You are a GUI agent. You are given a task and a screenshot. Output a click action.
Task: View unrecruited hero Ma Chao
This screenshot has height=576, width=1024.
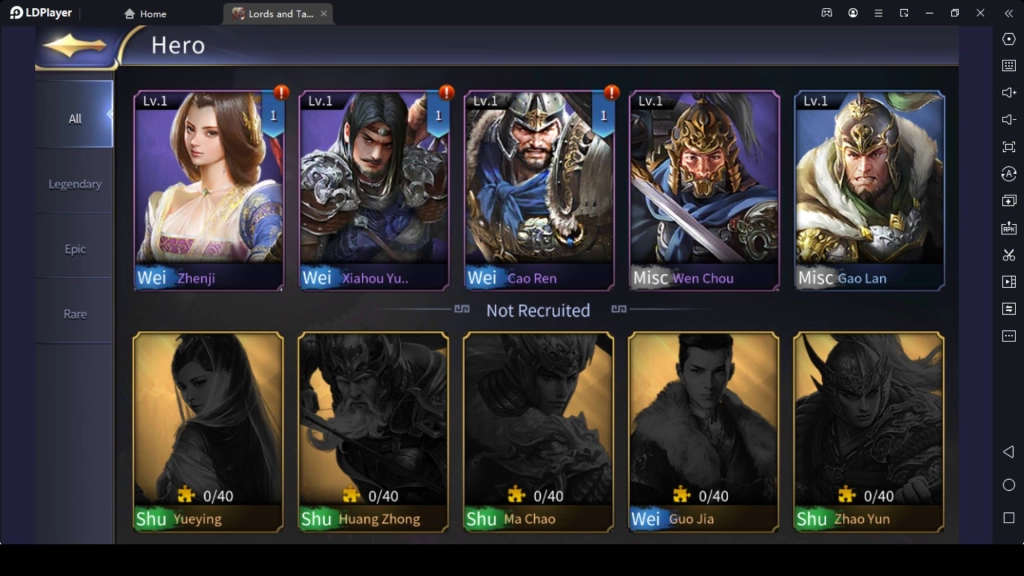coord(539,431)
